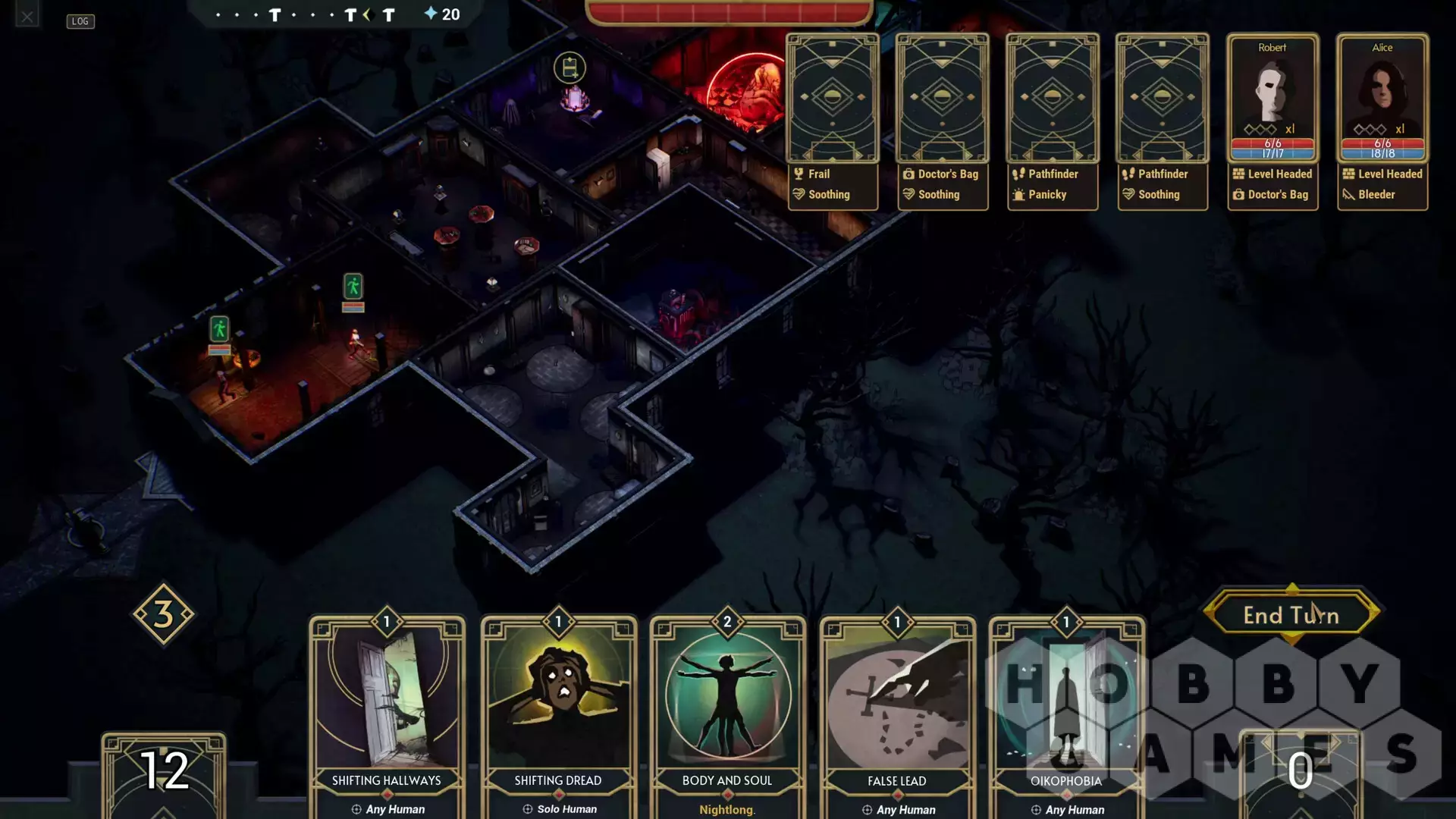The height and width of the screenshot is (819, 1456).
Task: Click the room objective marker icon
Action: 570,68
